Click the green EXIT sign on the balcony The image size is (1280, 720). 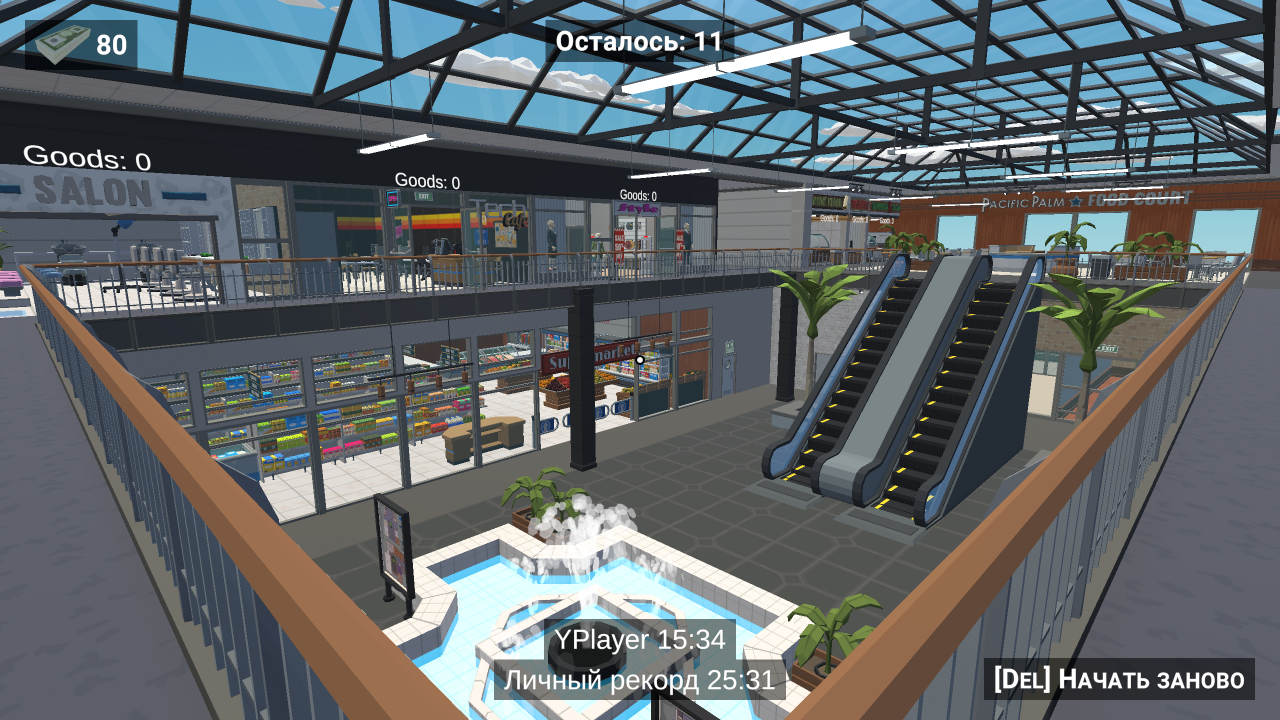pos(423,195)
